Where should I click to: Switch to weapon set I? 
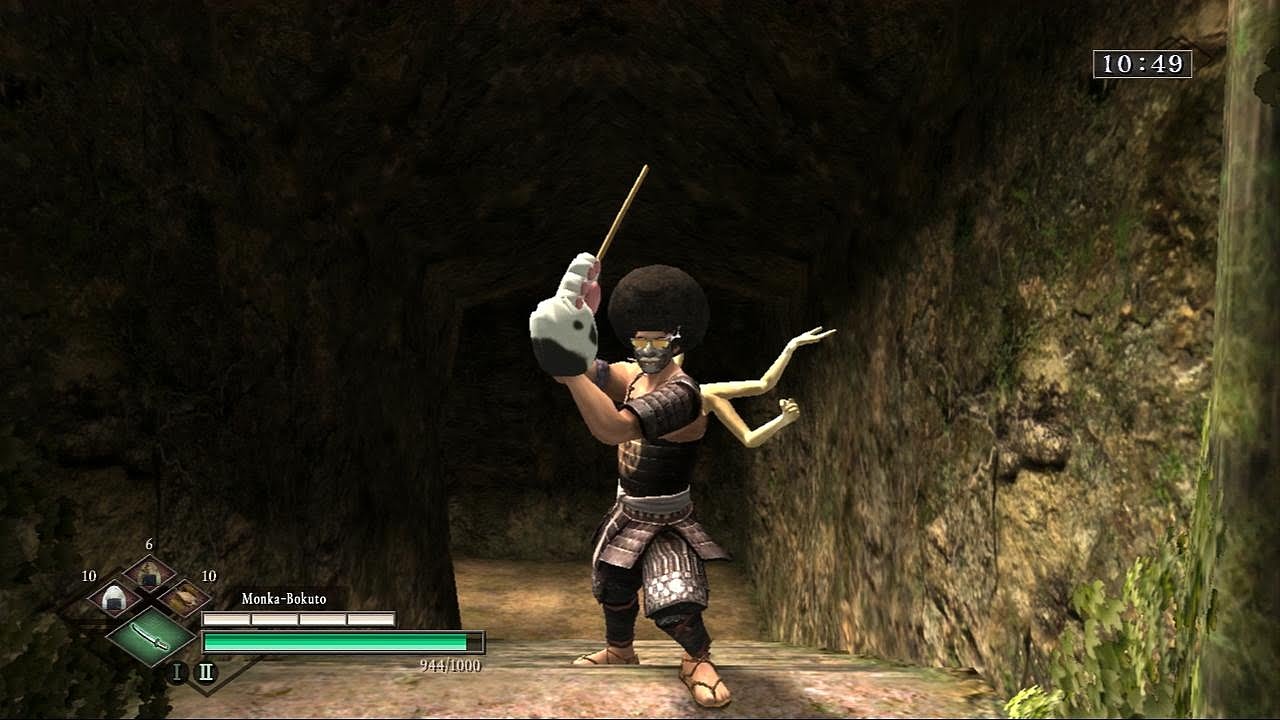178,672
